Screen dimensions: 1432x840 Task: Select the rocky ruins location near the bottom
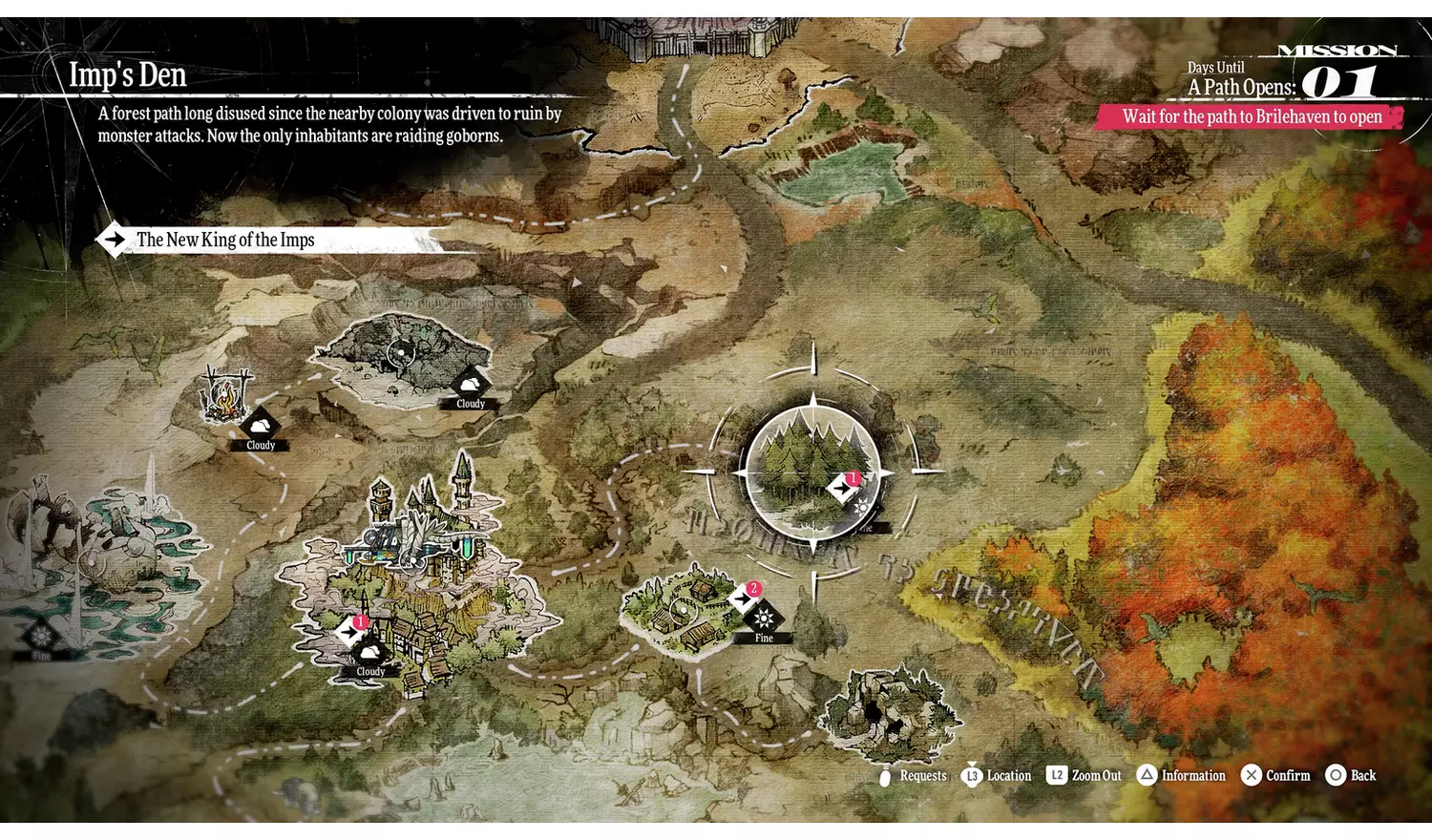(x=890, y=711)
